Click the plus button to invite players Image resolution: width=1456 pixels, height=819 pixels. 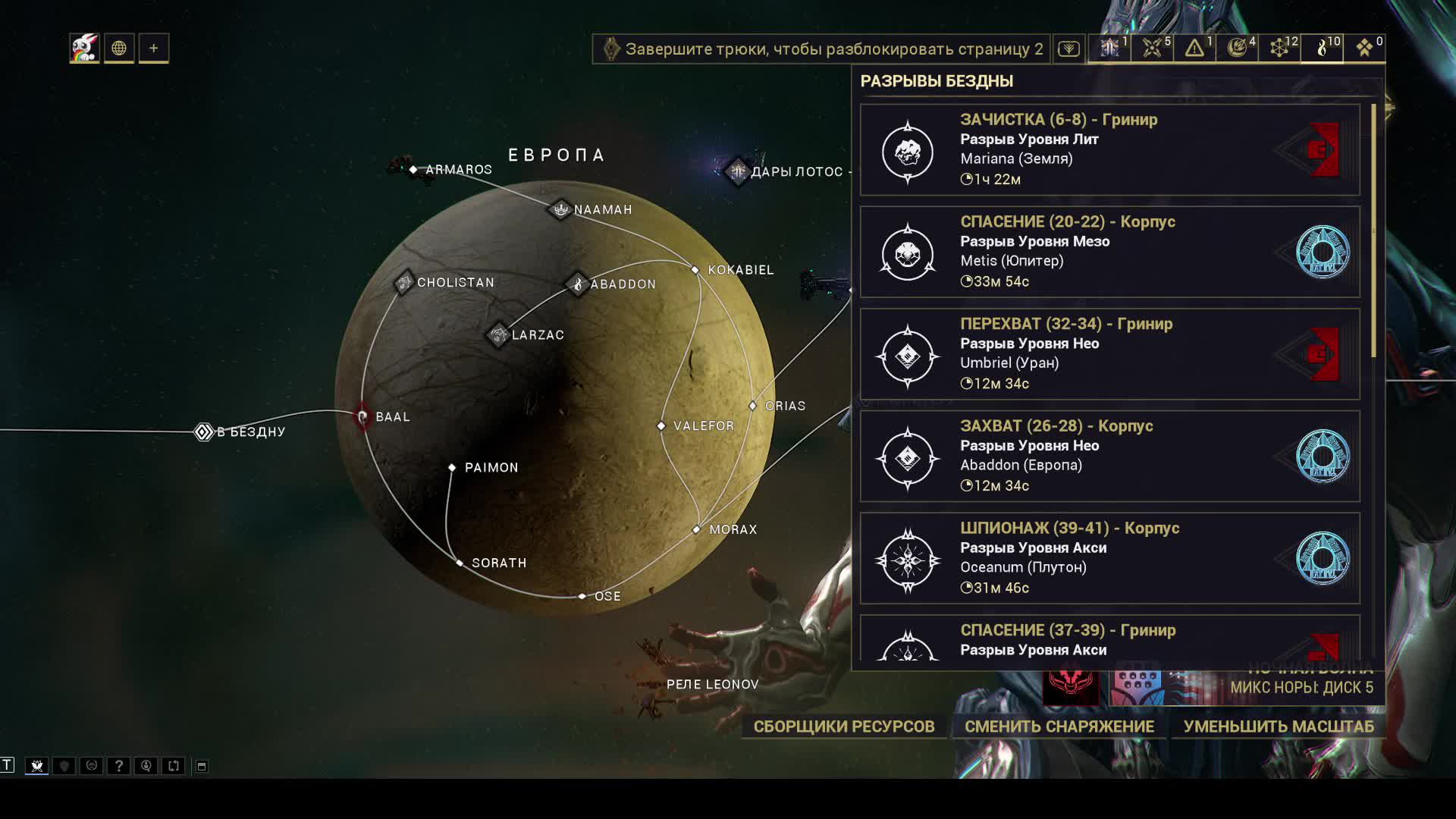click(x=153, y=49)
